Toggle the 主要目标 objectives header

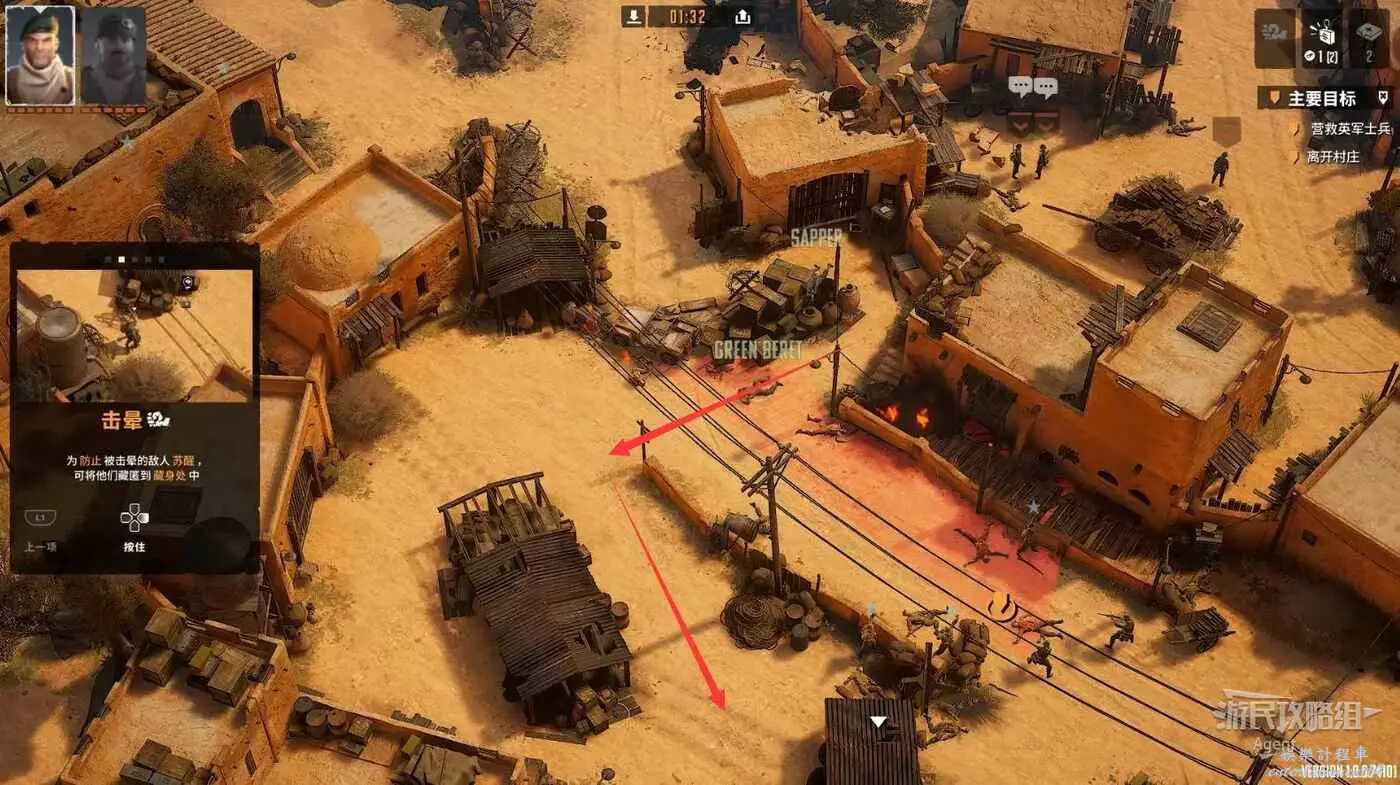(1322, 98)
